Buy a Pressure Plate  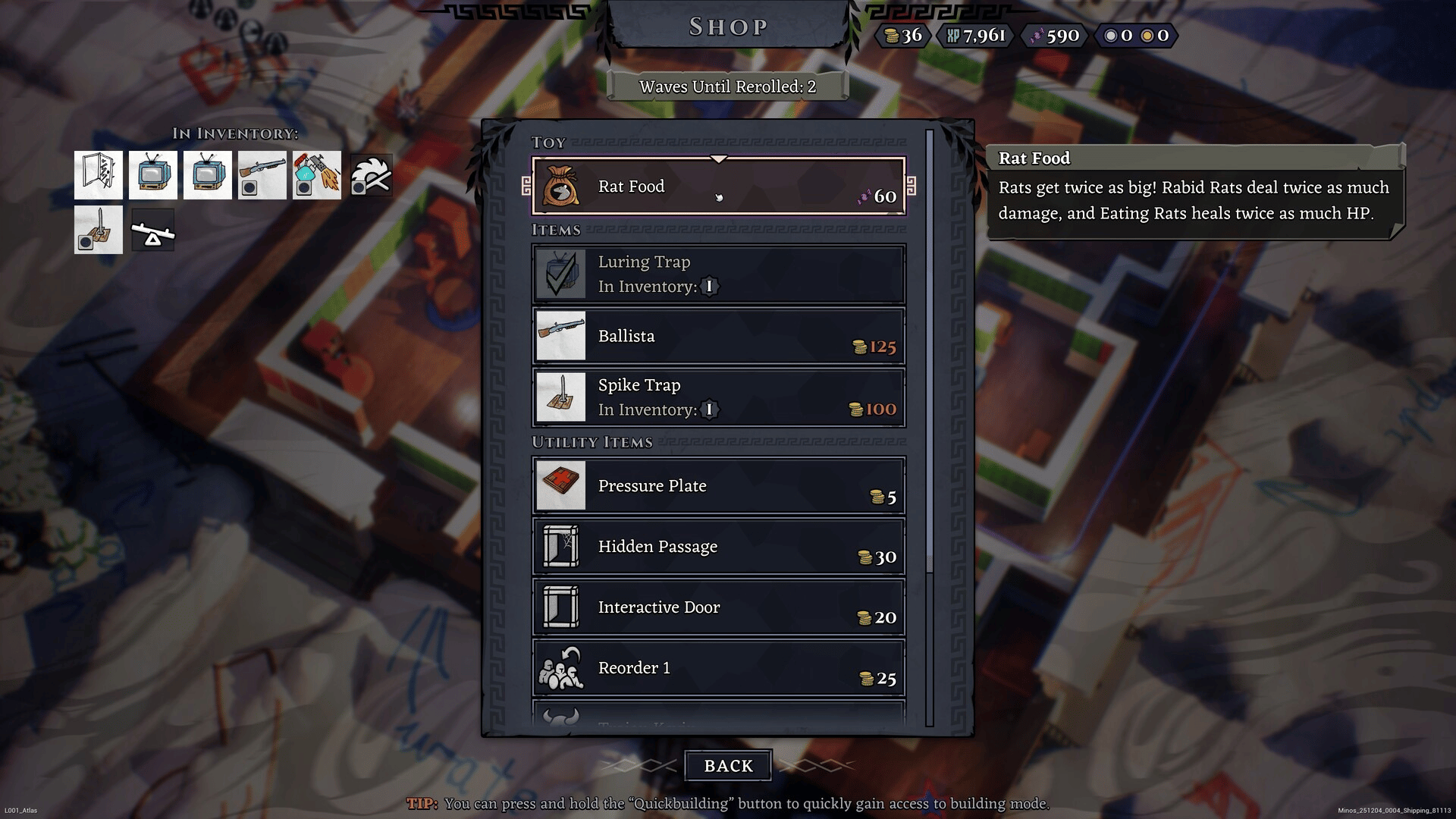718,486
